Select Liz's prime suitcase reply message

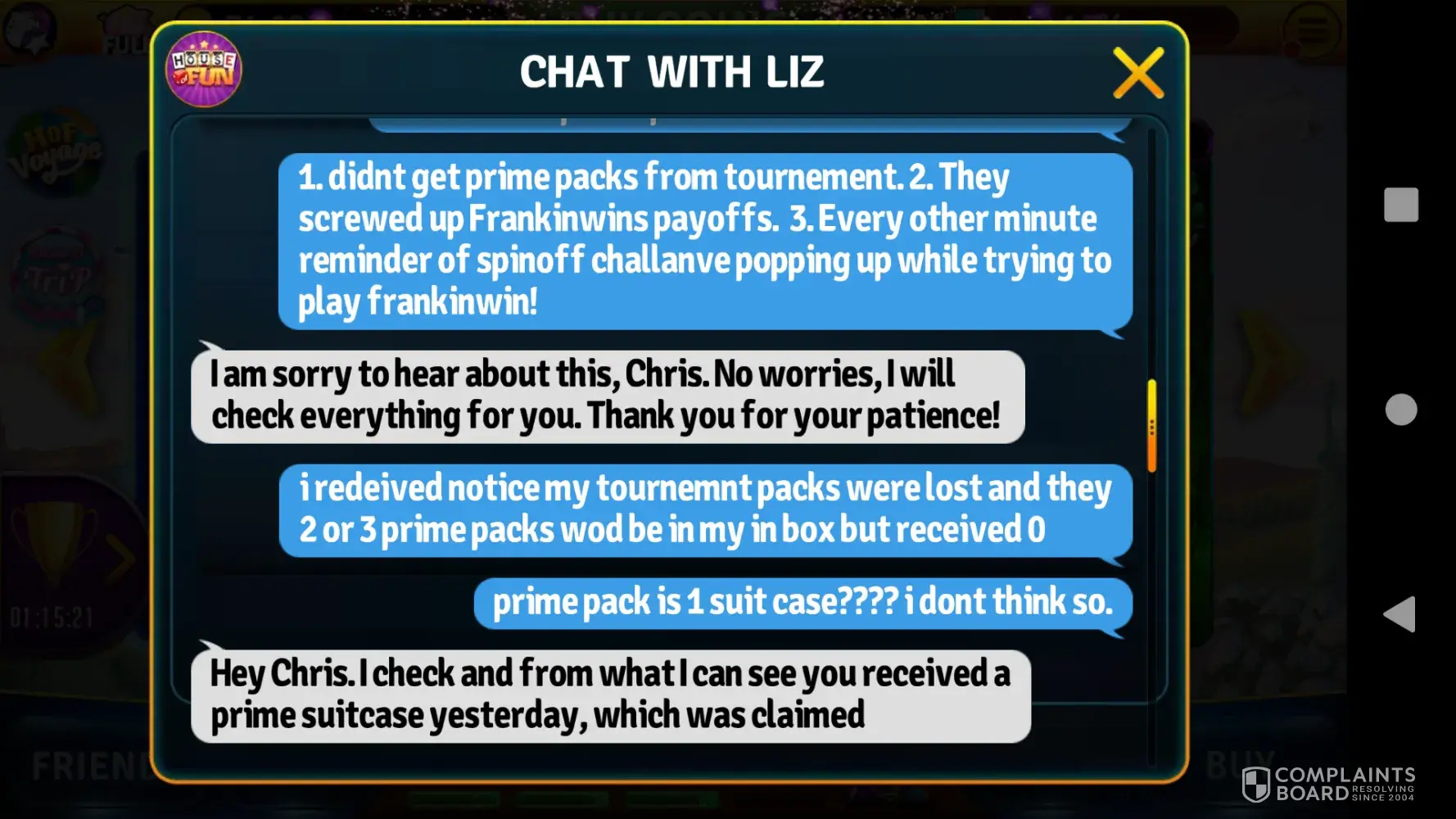point(610,695)
